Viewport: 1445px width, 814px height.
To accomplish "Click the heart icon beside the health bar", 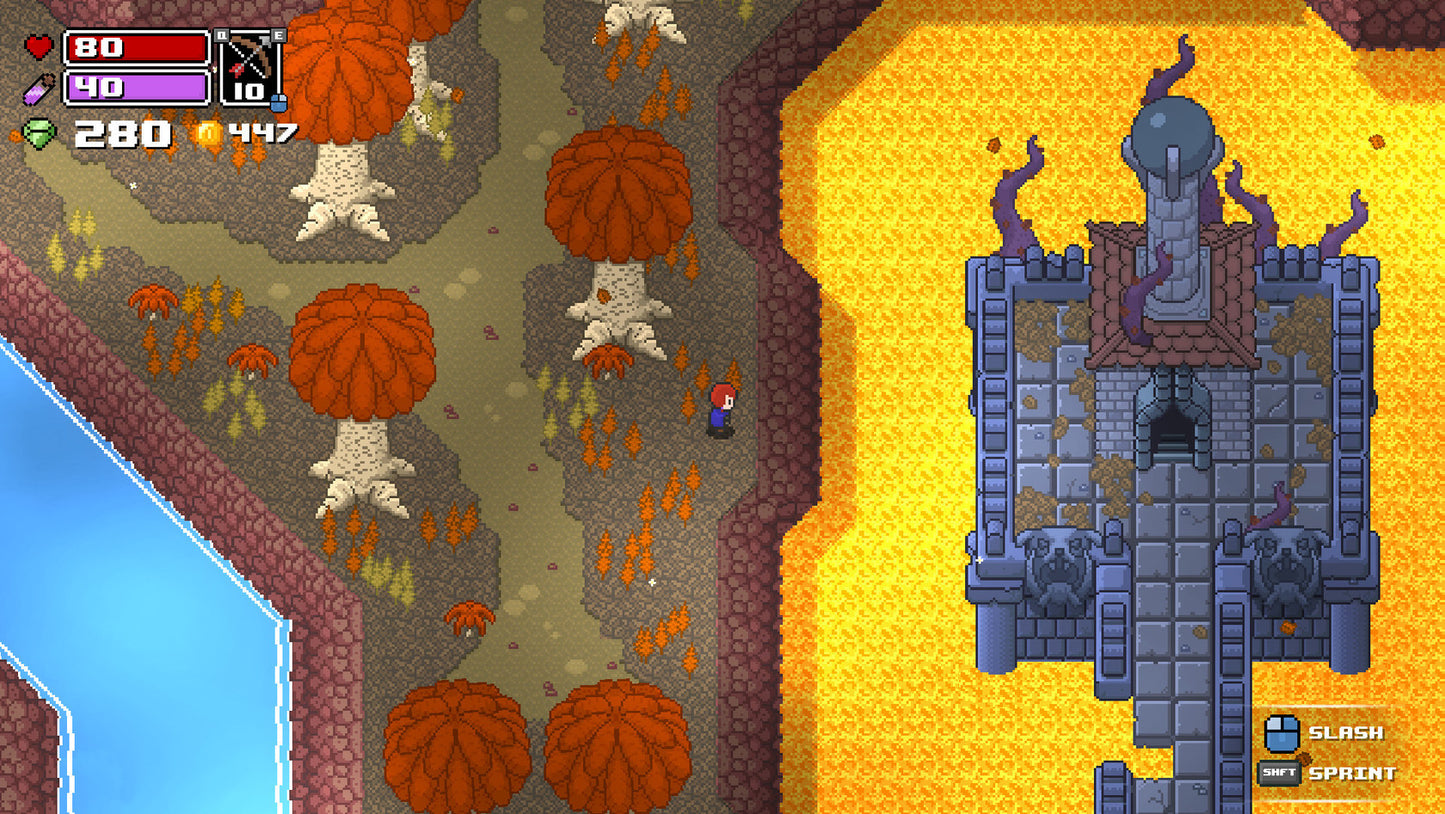I will coord(40,47).
